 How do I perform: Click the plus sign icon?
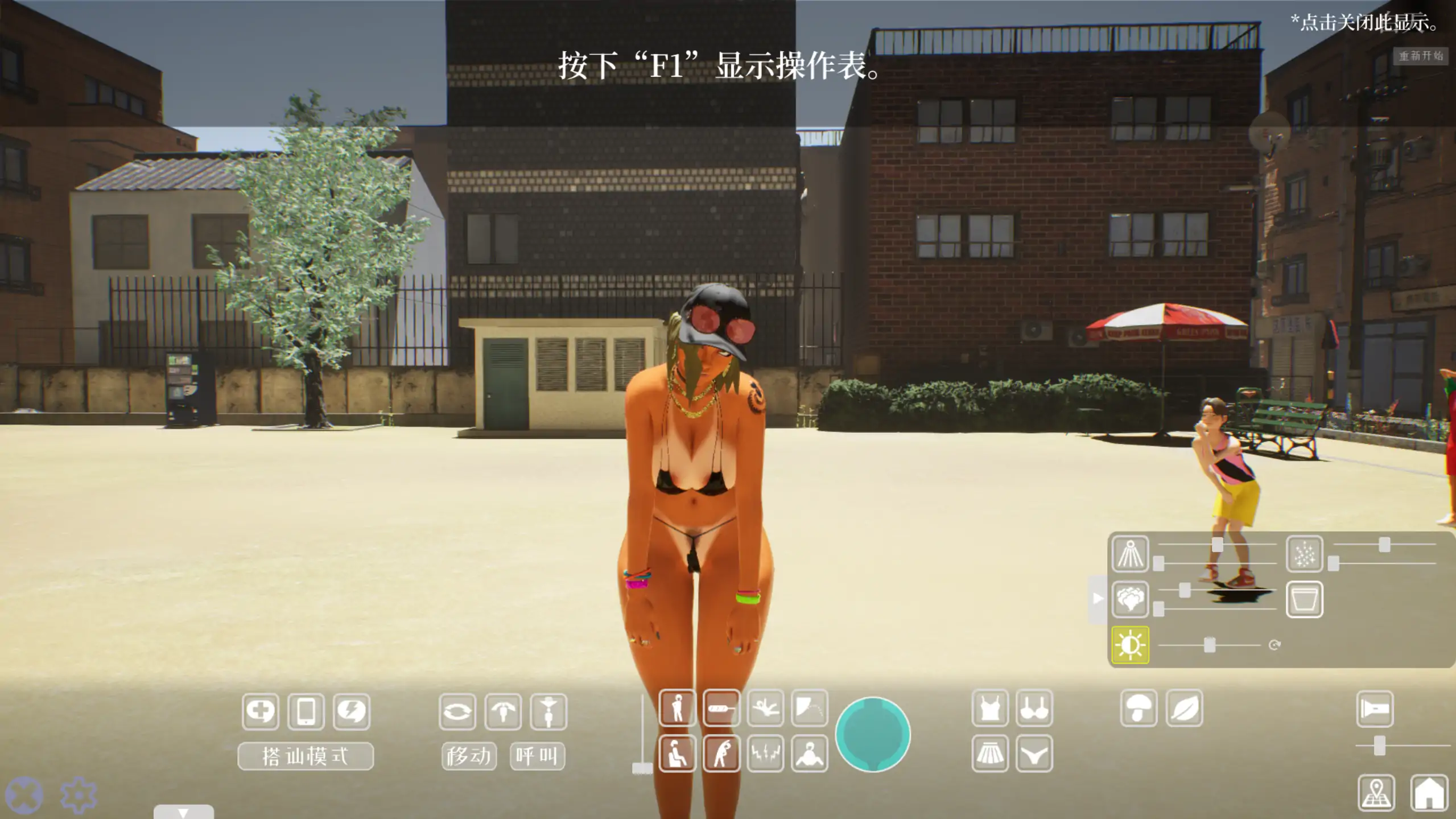261,711
